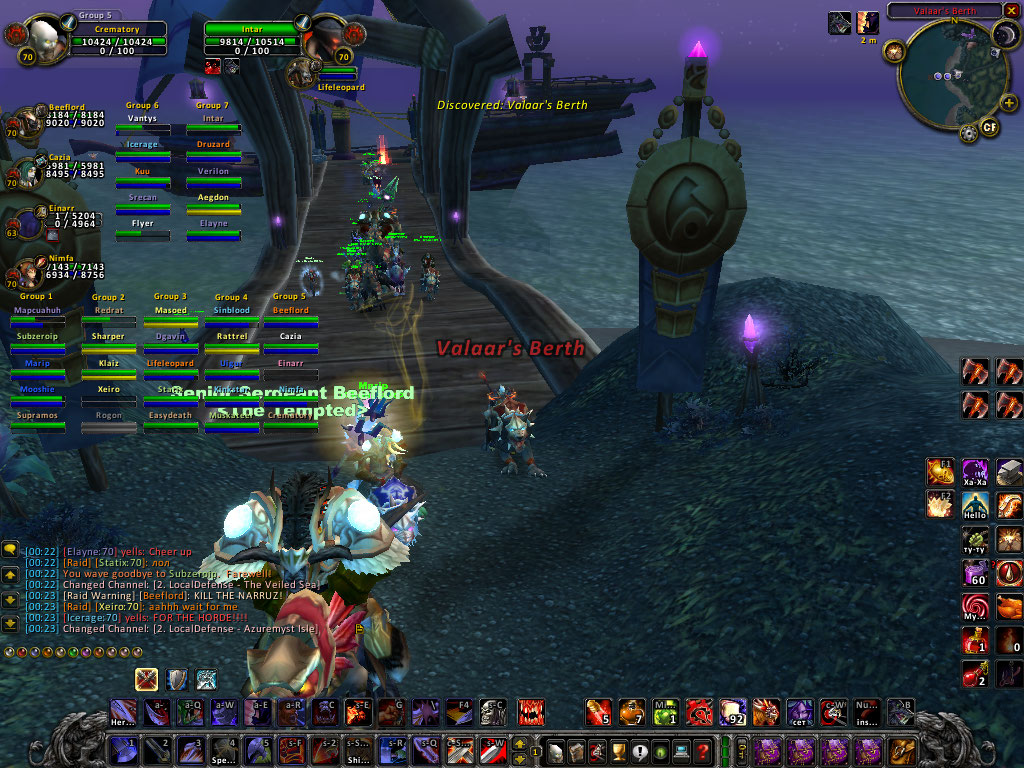The height and width of the screenshot is (768, 1024).
Task: Click the CF minimap button
Action: [989, 128]
